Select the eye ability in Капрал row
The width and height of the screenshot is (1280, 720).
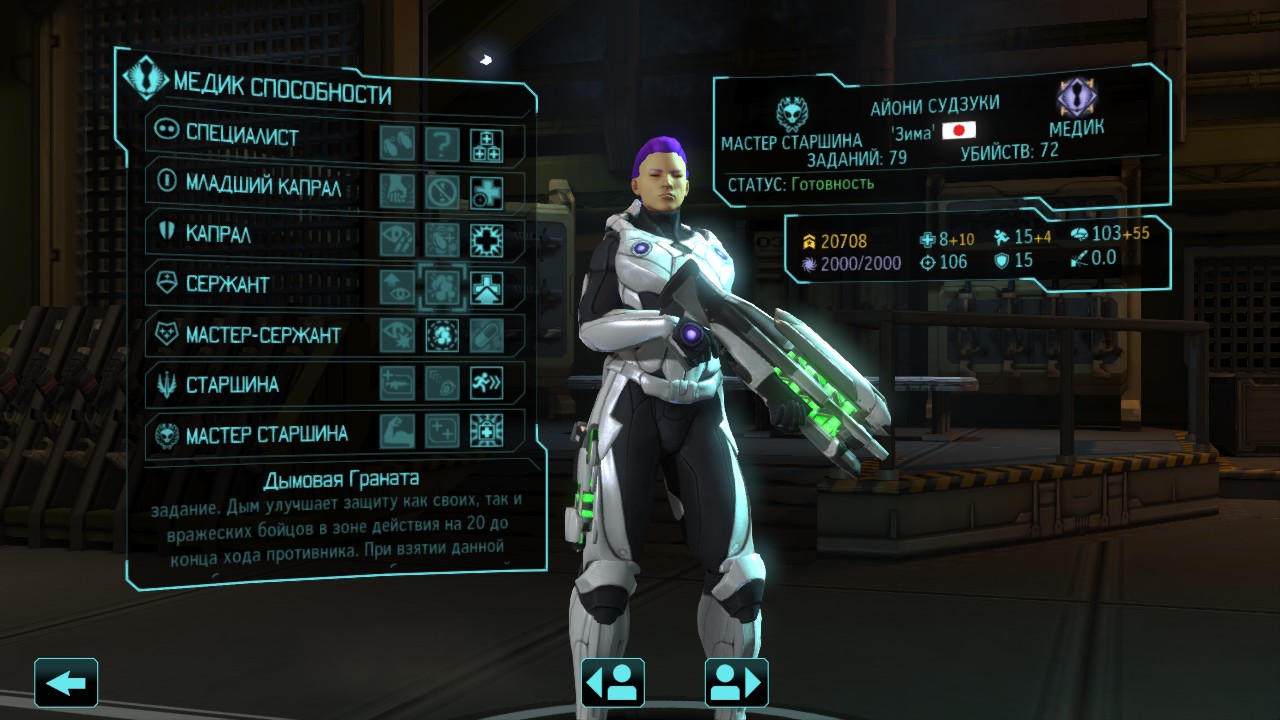pyautogui.click(x=397, y=239)
